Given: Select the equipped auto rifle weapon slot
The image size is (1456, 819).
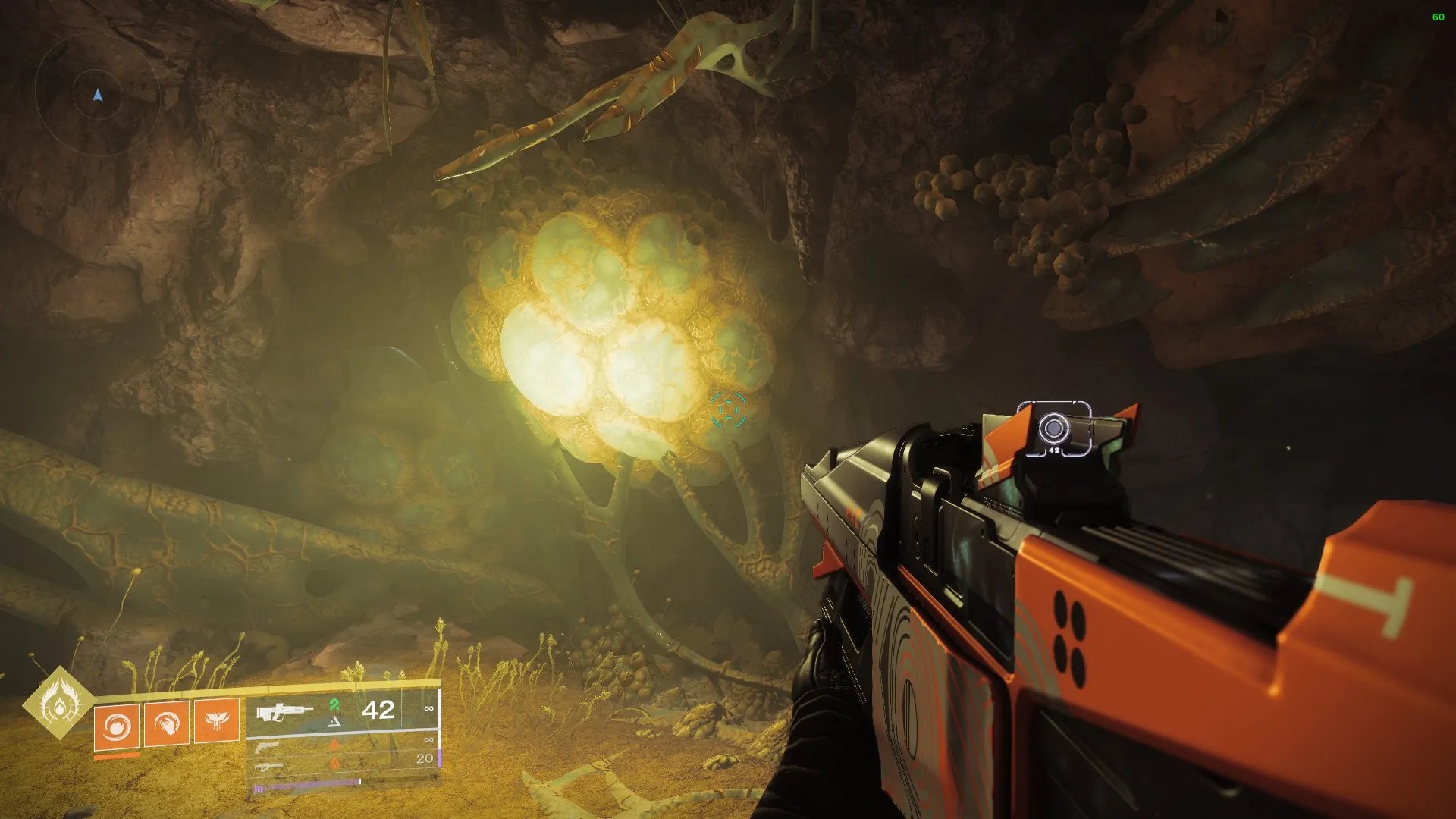Looking at the screenshot, I should [285, 712].
